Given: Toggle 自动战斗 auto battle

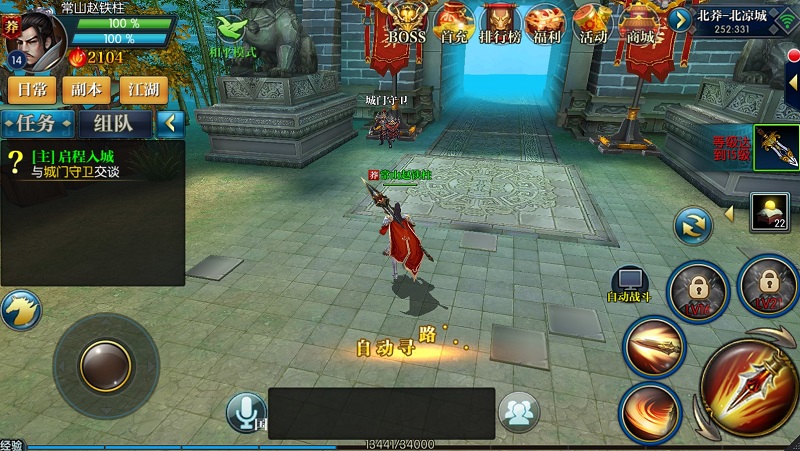Looking at the screenshot, I should [630, 284].
